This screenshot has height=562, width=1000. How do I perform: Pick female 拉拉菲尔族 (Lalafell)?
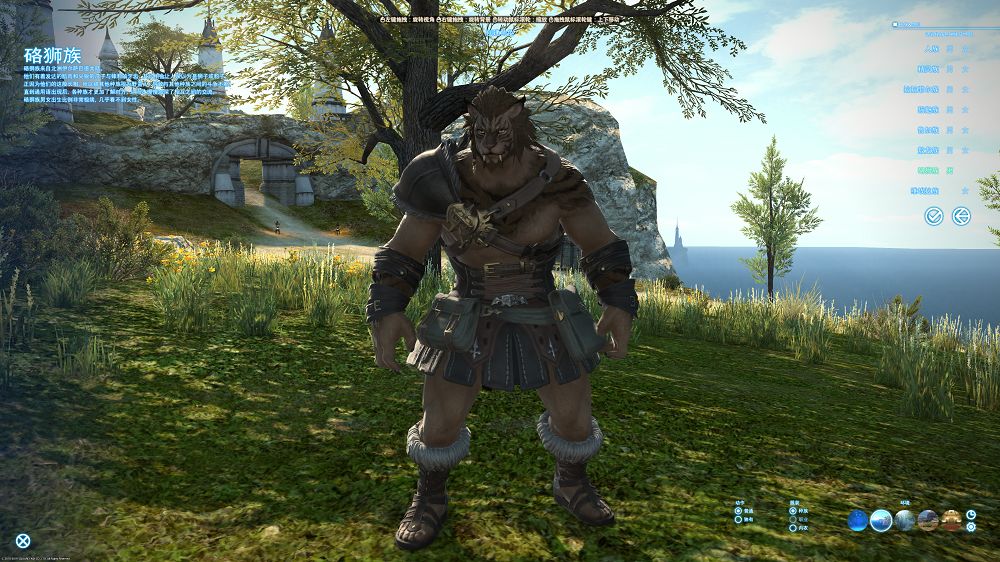[x=965, y=88]
